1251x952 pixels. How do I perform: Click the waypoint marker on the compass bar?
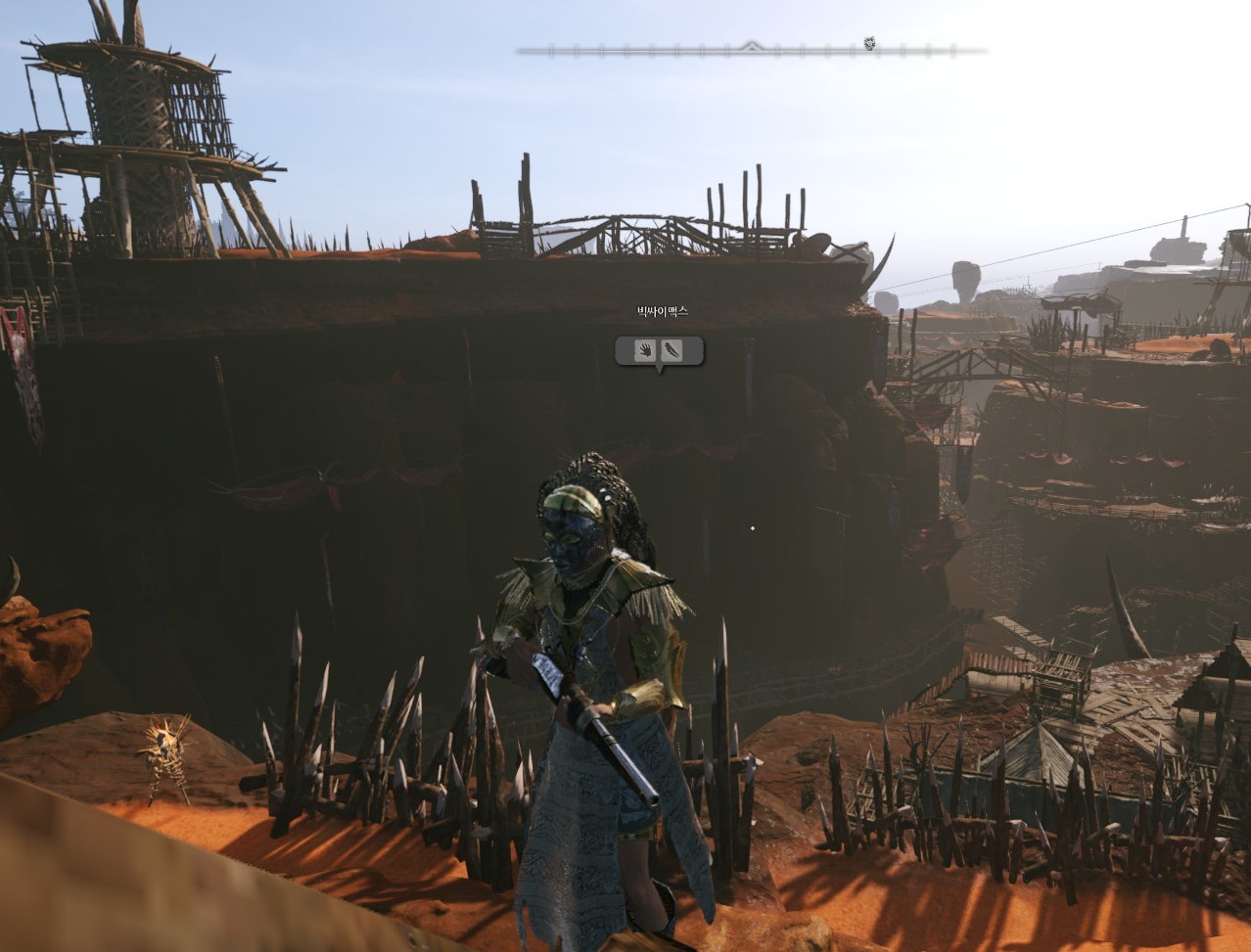[869, 43]
